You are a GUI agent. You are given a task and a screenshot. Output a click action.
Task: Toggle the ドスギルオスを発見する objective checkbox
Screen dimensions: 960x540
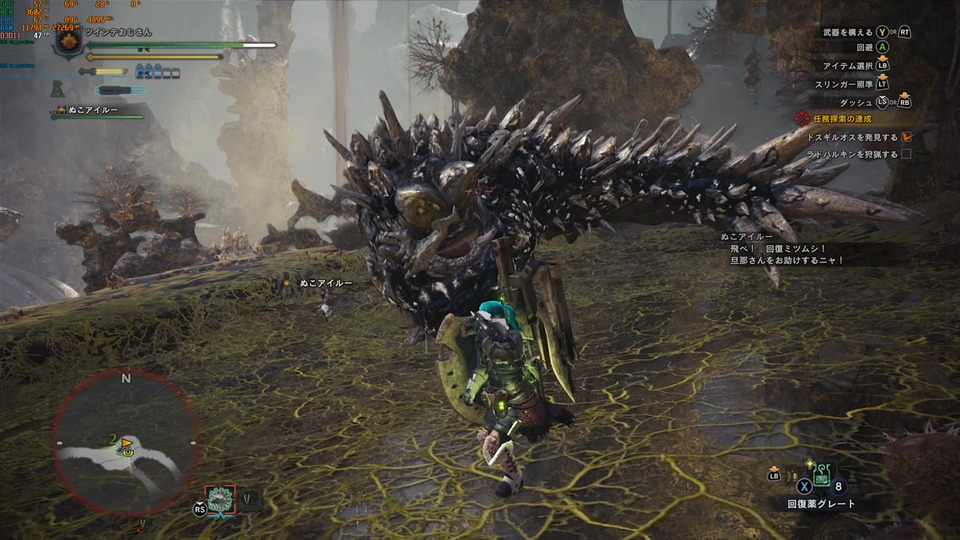click(x=907, y=136)
